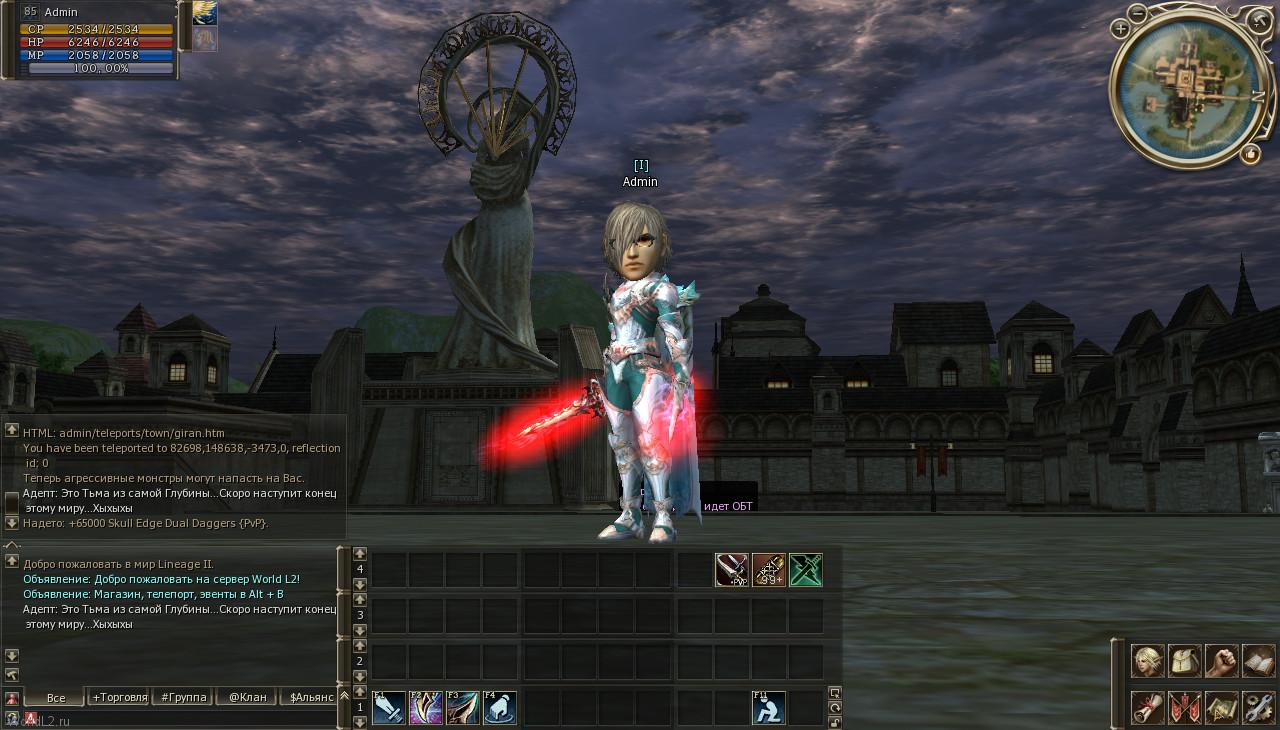Image resolution: width=1280 pixels, height=730 pixels.
Task: Switch chat filter to +Торговля tab
Action: coord(119,697)
